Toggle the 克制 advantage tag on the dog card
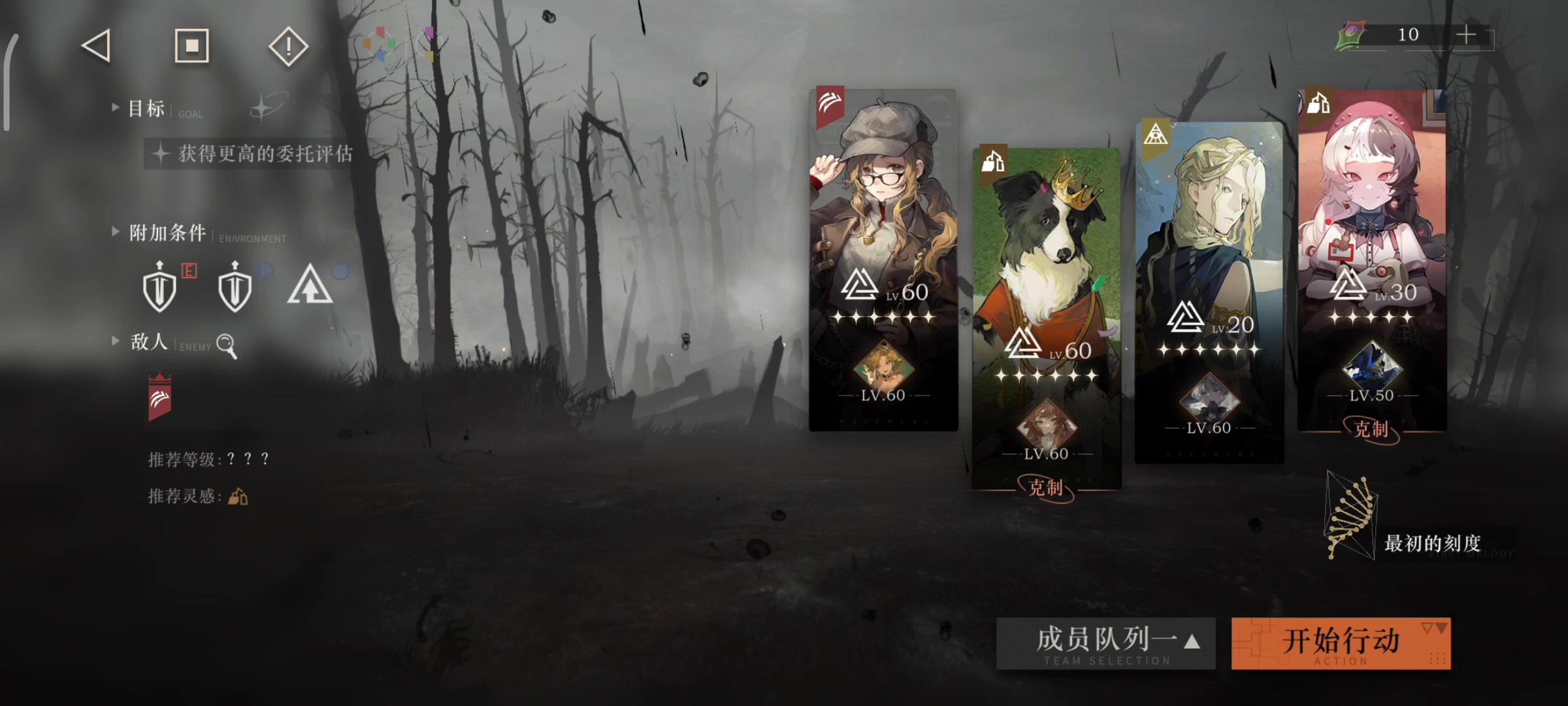 (x=1047, y=488)
